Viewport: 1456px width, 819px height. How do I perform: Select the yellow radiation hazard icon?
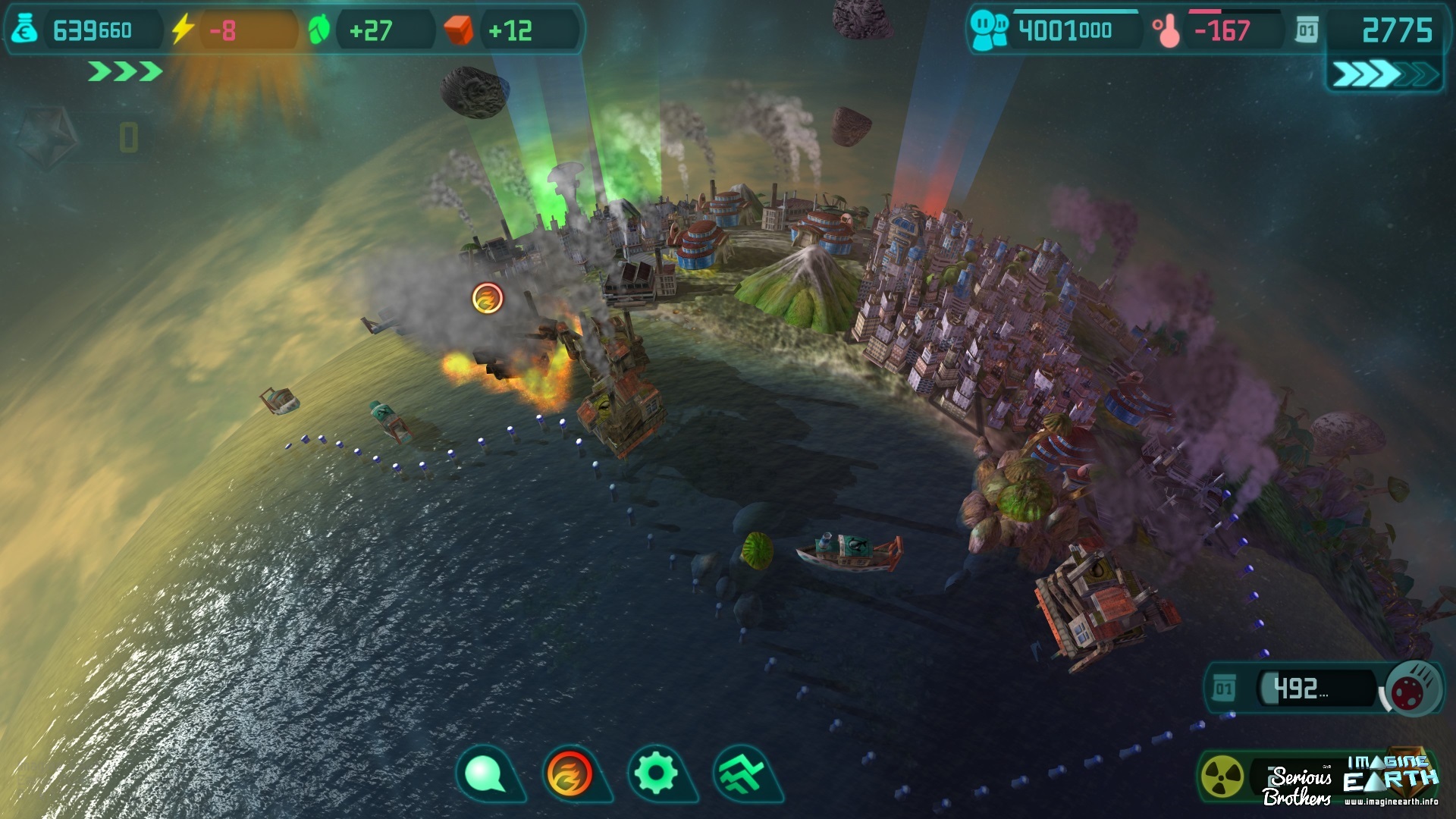(1222, 777)
